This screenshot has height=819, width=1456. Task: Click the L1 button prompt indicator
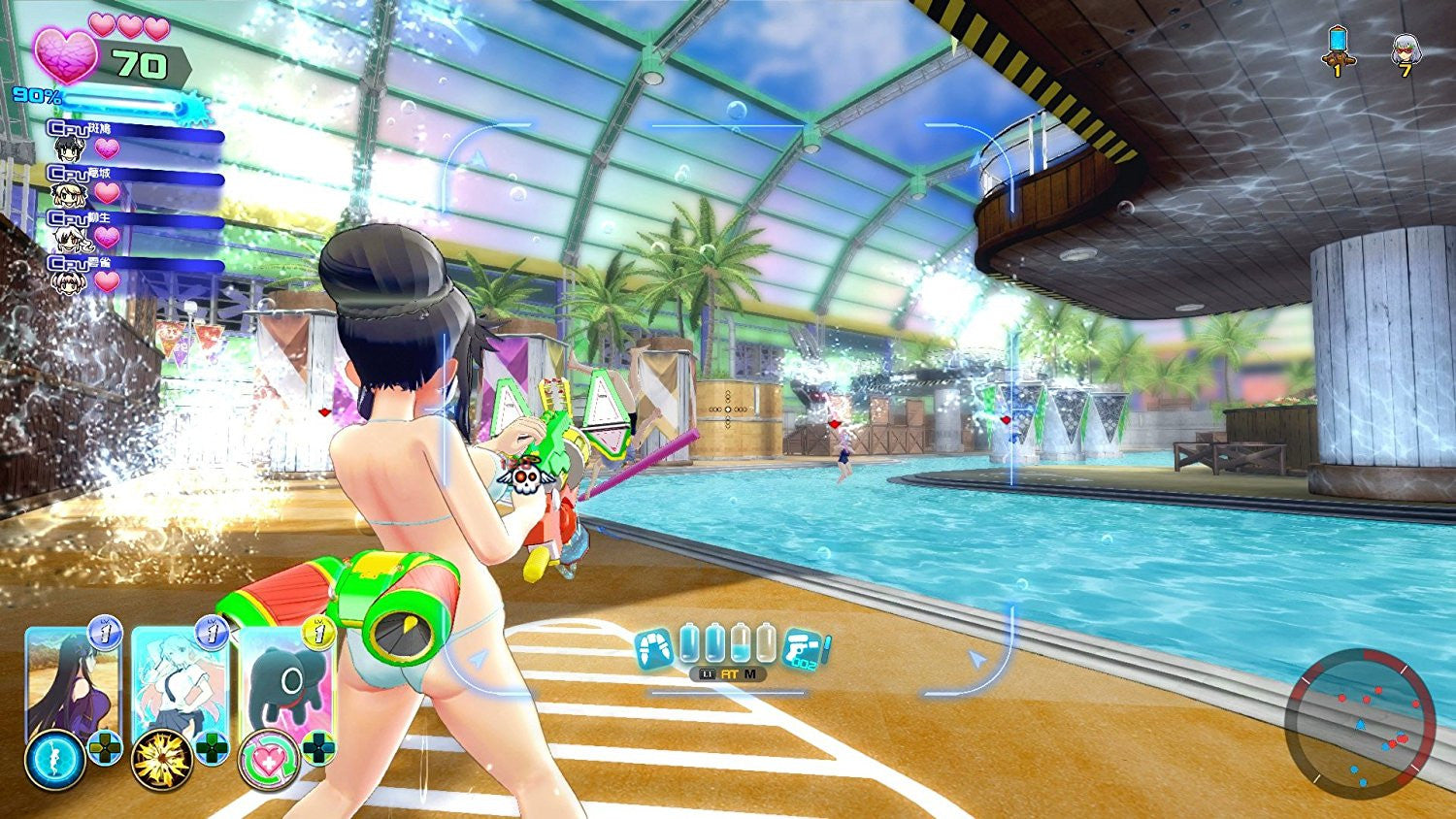(708, 673)
